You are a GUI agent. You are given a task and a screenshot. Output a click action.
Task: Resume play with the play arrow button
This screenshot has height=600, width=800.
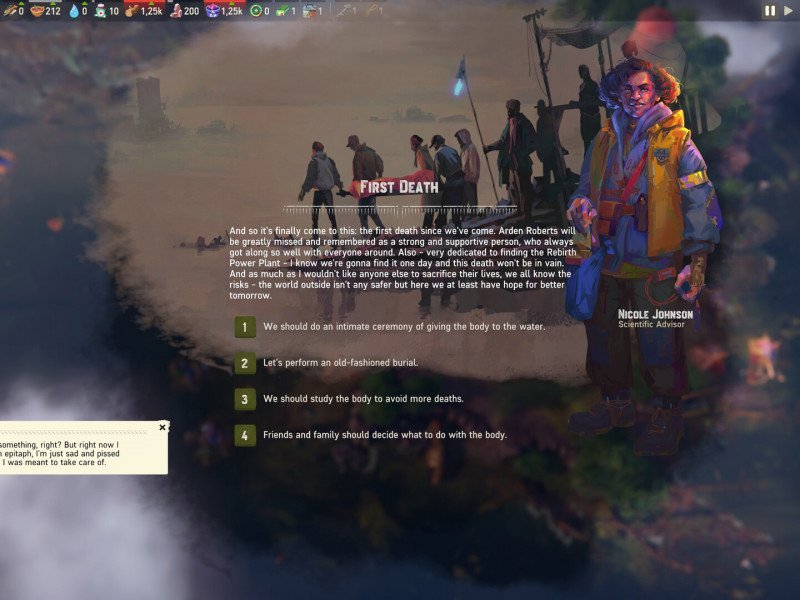coord(786,10)
